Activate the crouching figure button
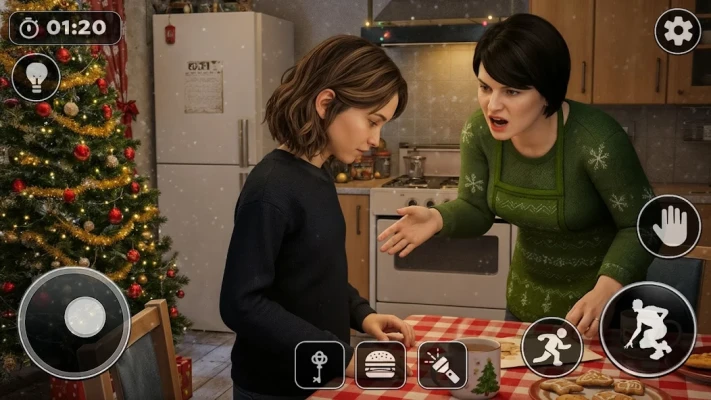This screenshot has height=400, width=711. (x=647, y=329)
